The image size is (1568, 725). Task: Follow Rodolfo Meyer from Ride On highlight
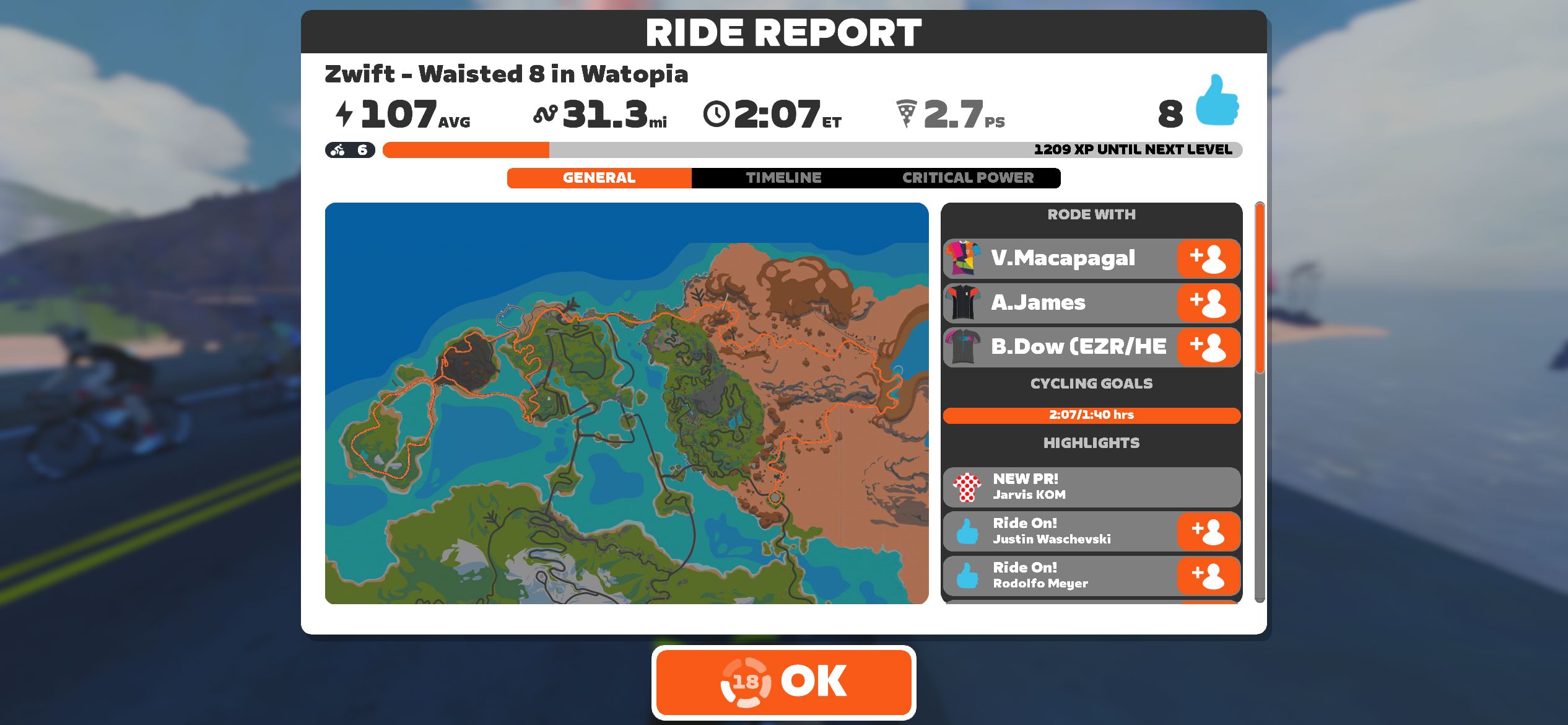[1208, 576]
